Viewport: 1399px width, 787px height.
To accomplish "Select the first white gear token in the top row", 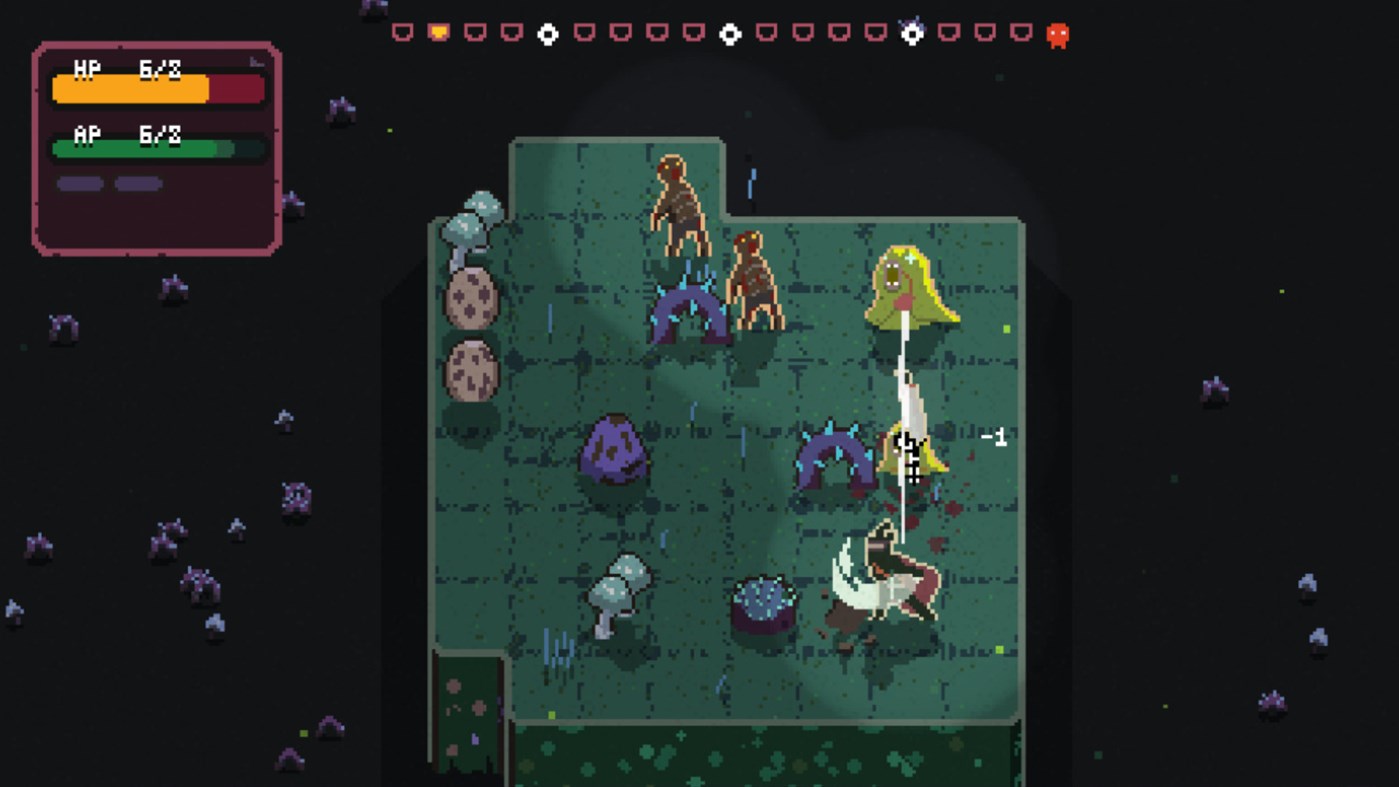I will (547, 32).
